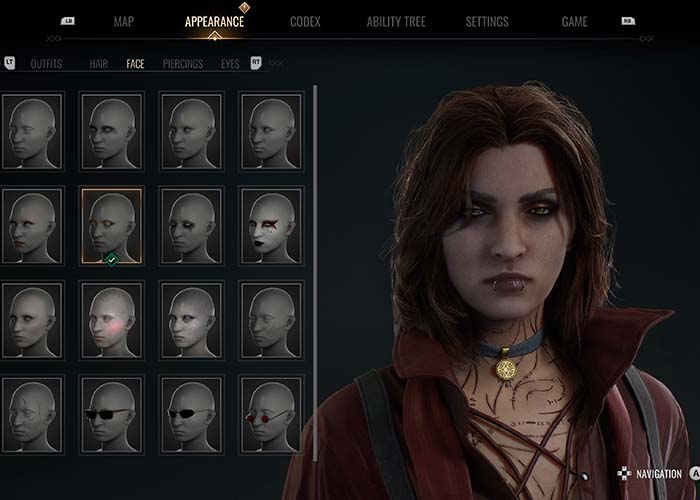Switch to the Eyes category

click(230, 64)
